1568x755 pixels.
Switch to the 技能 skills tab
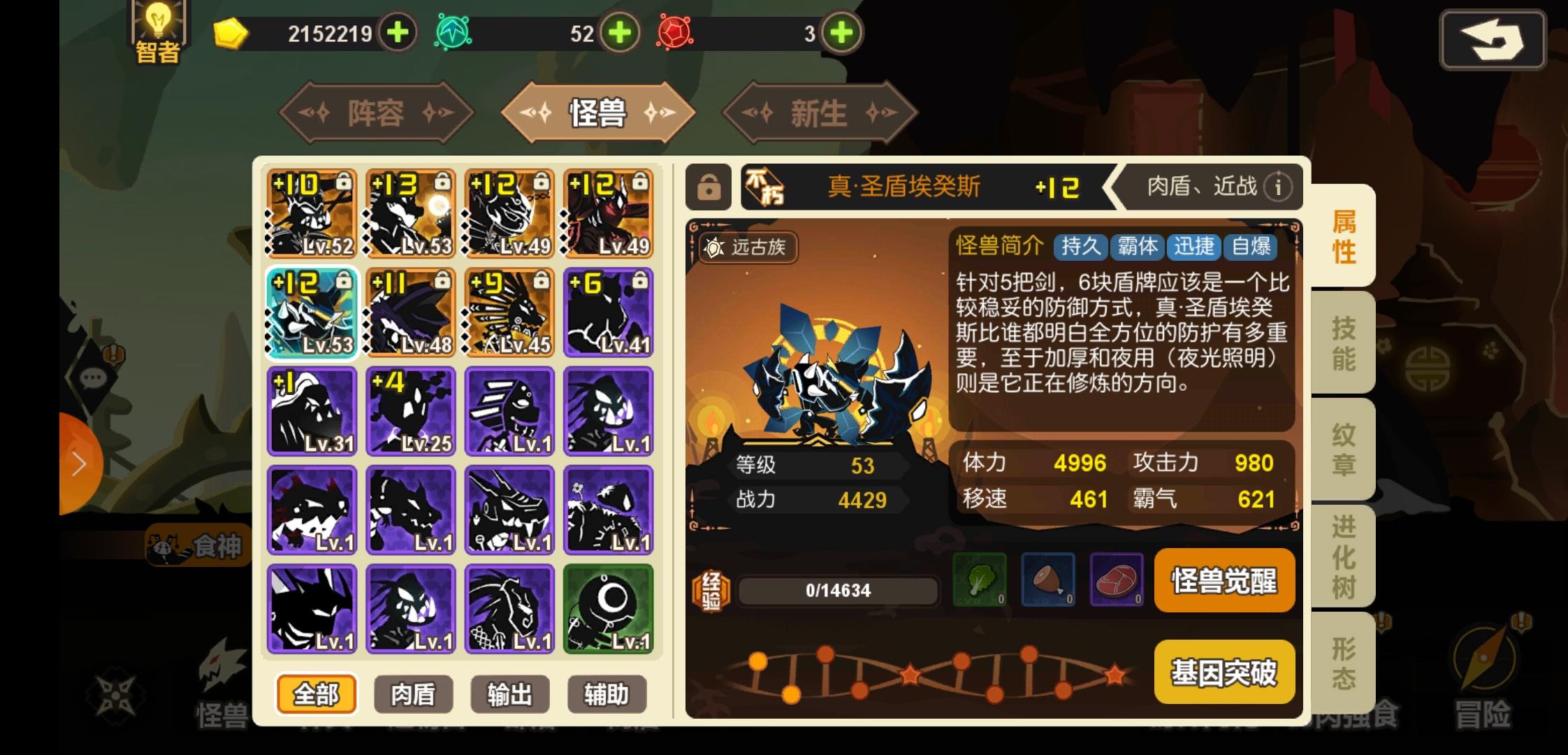click(x=1340, y=344)
